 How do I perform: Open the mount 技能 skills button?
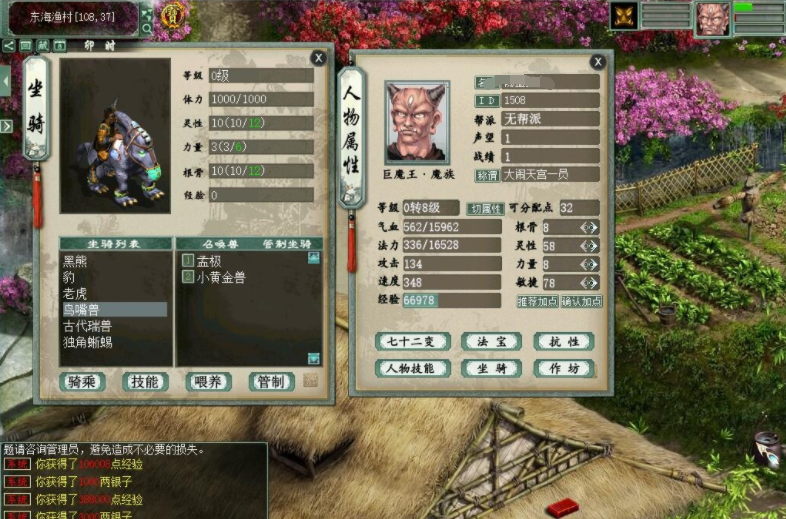coord(146,381)
